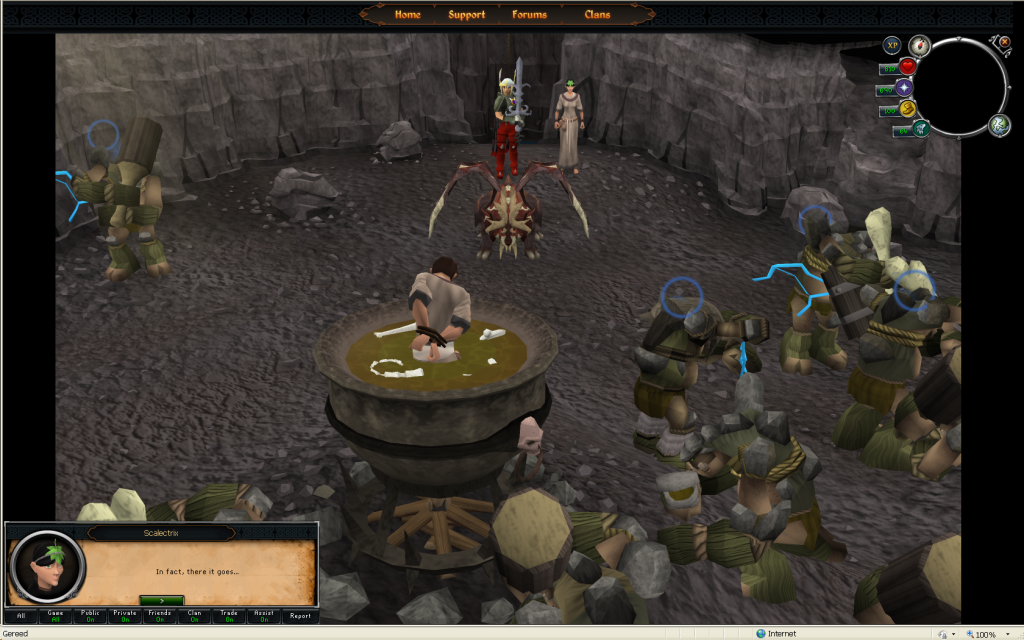Open the Report abuse button
The width and height of the screenshot is (1024, 640).
tap(299, 616)
